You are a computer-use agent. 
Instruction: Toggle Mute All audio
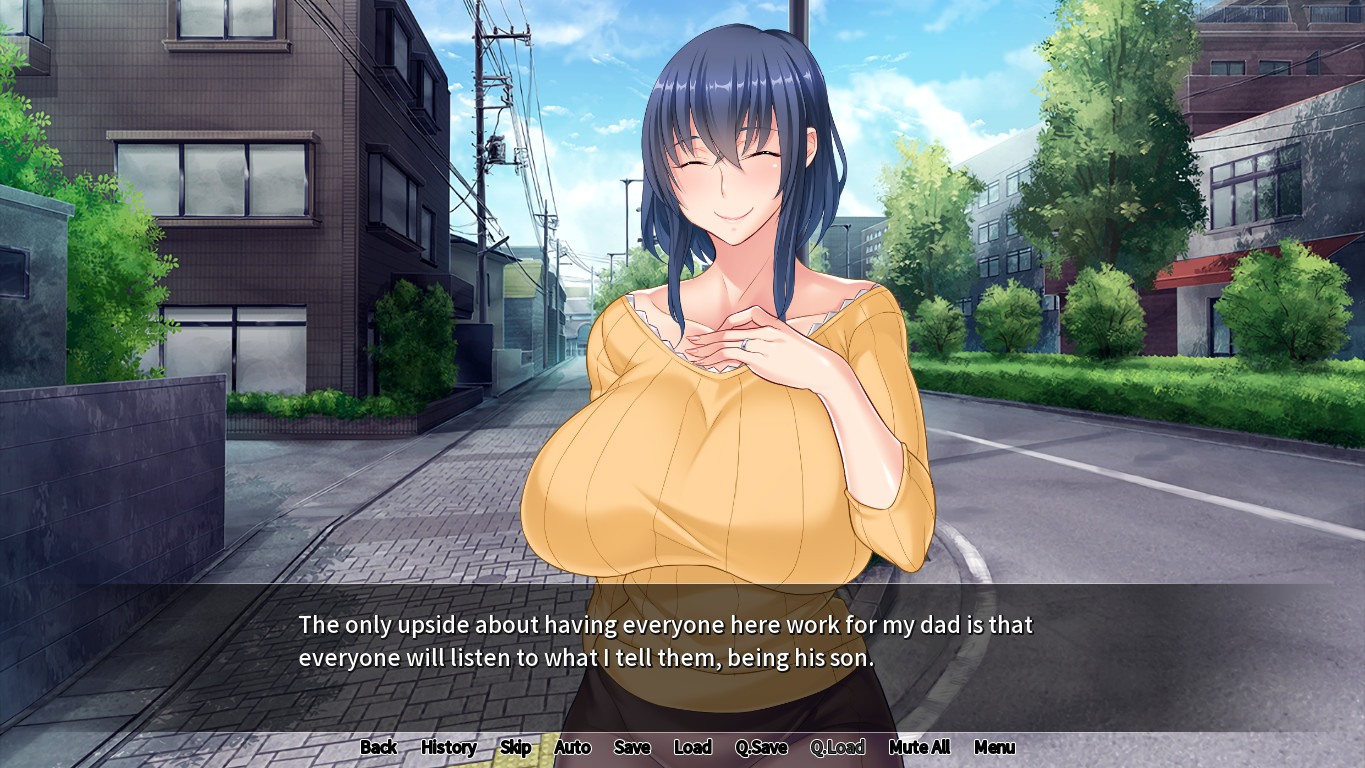coord(919,747)
